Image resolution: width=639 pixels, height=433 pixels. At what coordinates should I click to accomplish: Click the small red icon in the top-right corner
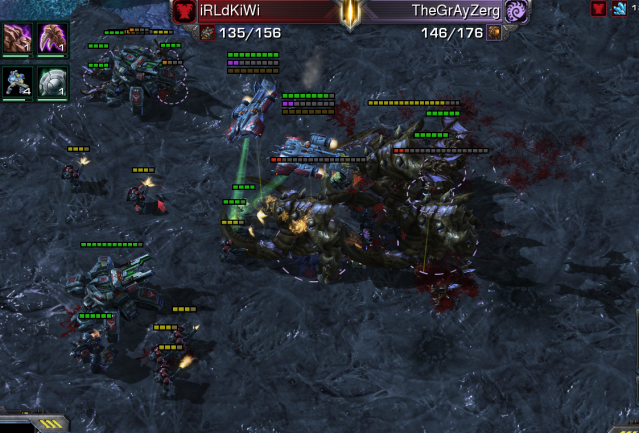pyautogui.click(x=598, y=9)
